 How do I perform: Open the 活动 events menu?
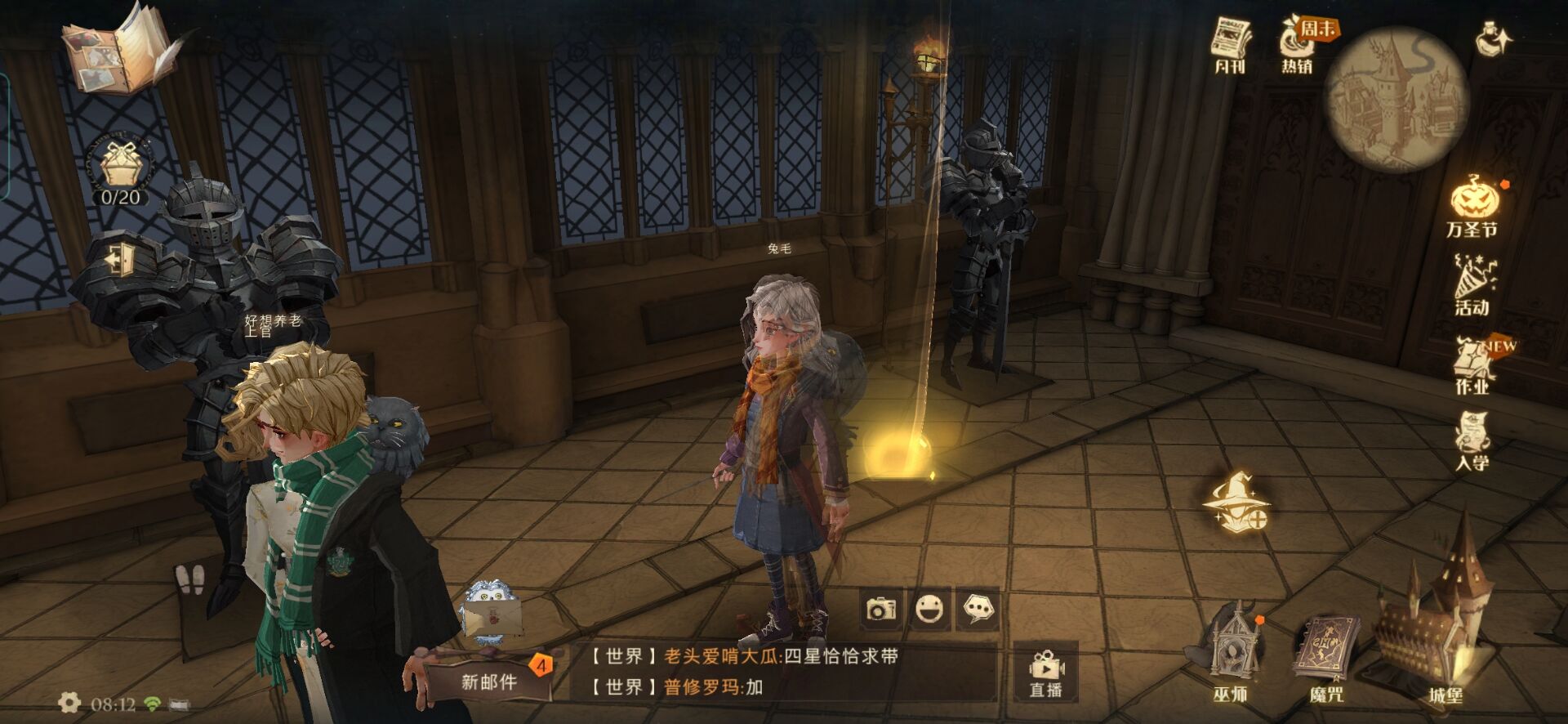(1473, 284)
